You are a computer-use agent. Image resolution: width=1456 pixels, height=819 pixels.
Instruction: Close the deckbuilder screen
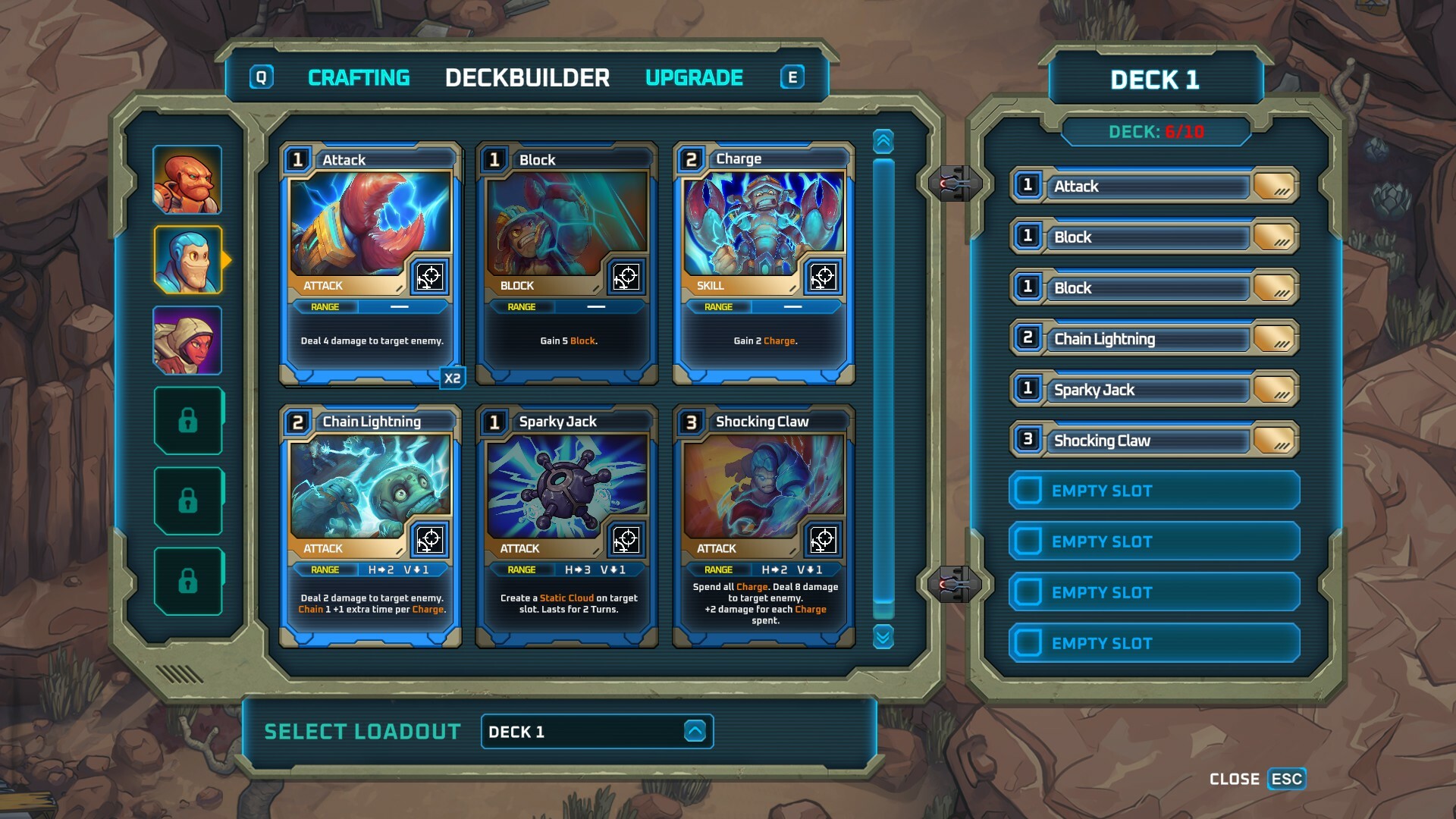[x=1286, y=779]
